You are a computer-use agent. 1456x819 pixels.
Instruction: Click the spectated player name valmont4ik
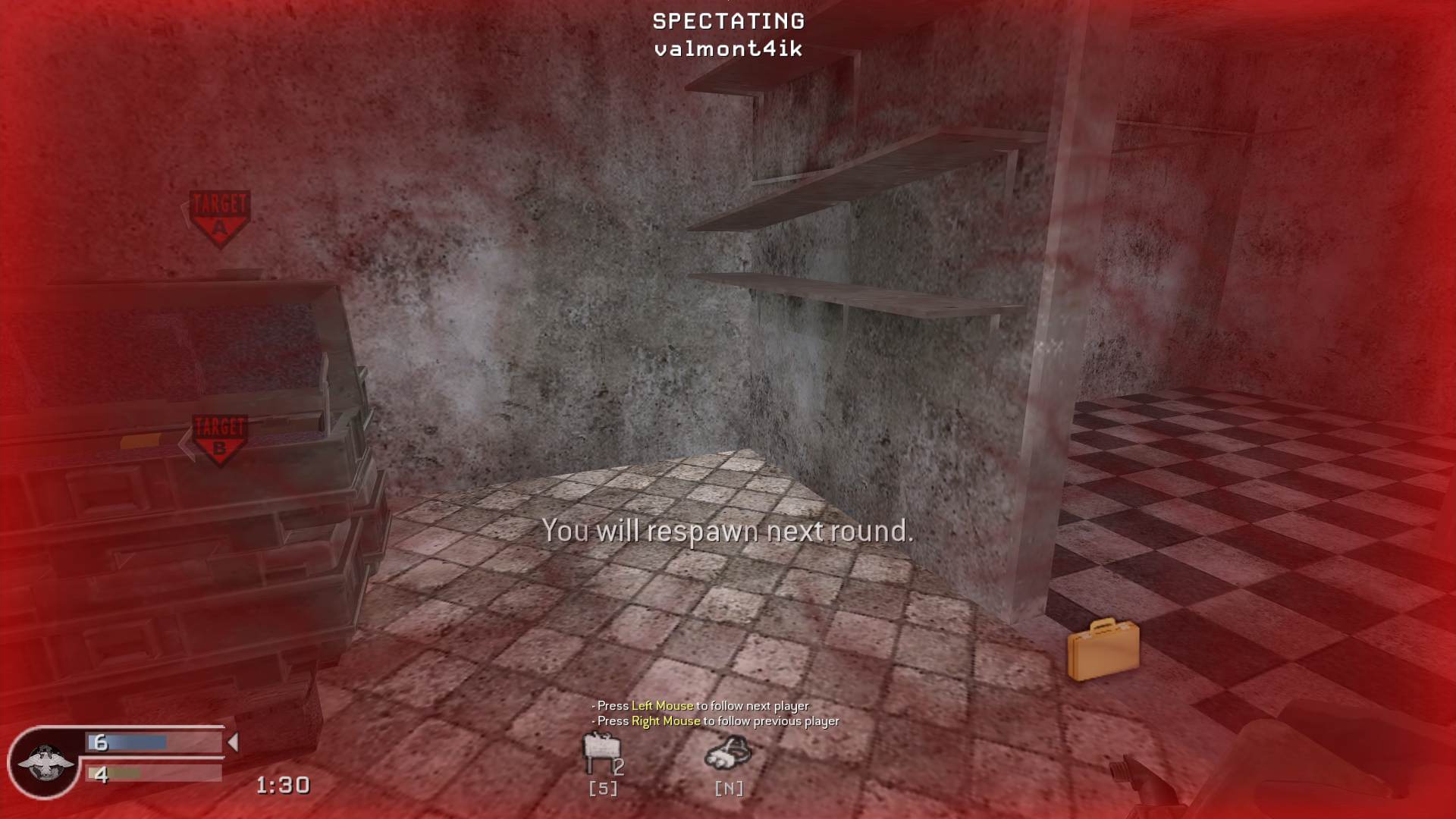(727, 49)
